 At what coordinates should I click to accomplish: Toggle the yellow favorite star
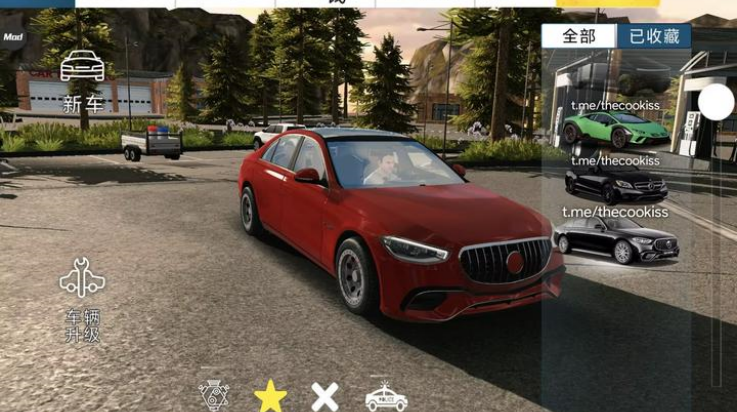[x=270, y=396]
